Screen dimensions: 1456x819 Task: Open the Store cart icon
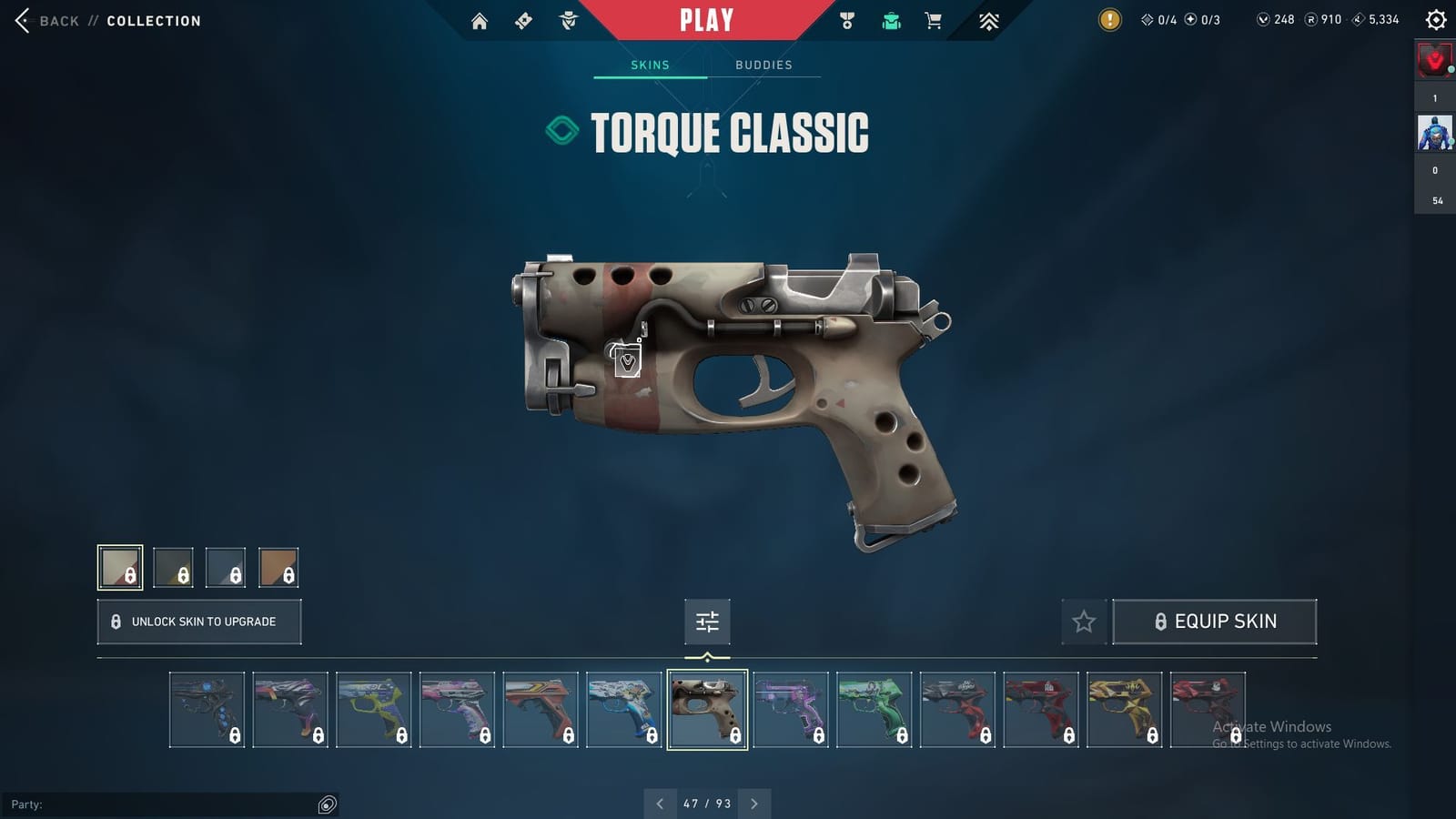934,20
